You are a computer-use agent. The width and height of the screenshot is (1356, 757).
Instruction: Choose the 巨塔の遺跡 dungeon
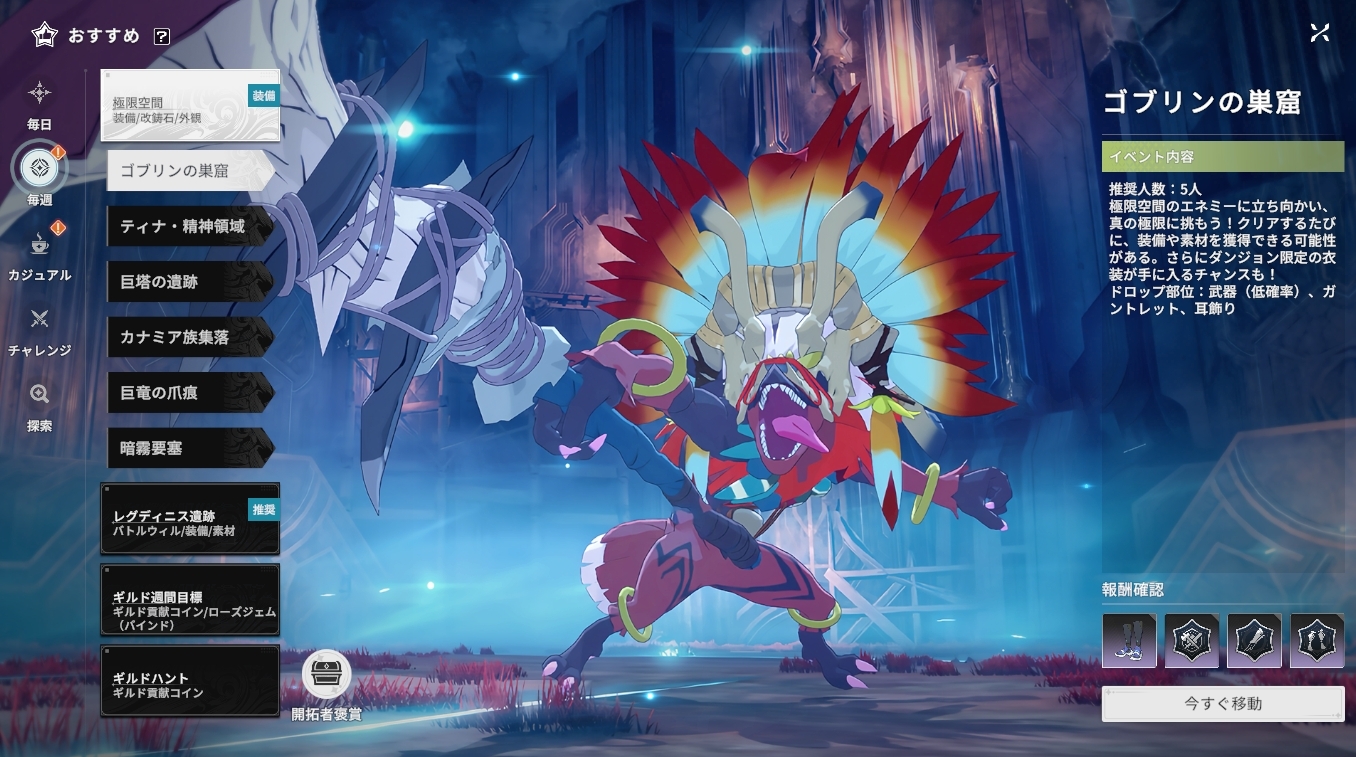188,282
